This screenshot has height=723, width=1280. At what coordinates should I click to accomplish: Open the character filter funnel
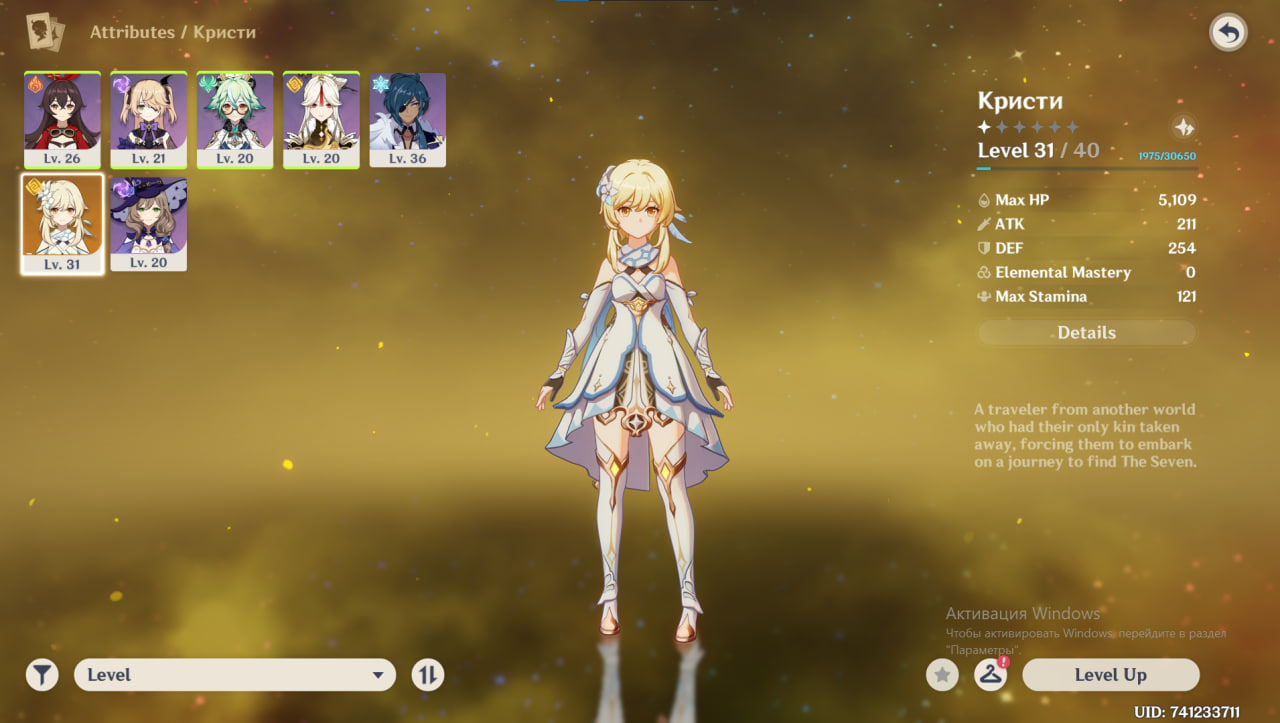[x=42, y=675]
